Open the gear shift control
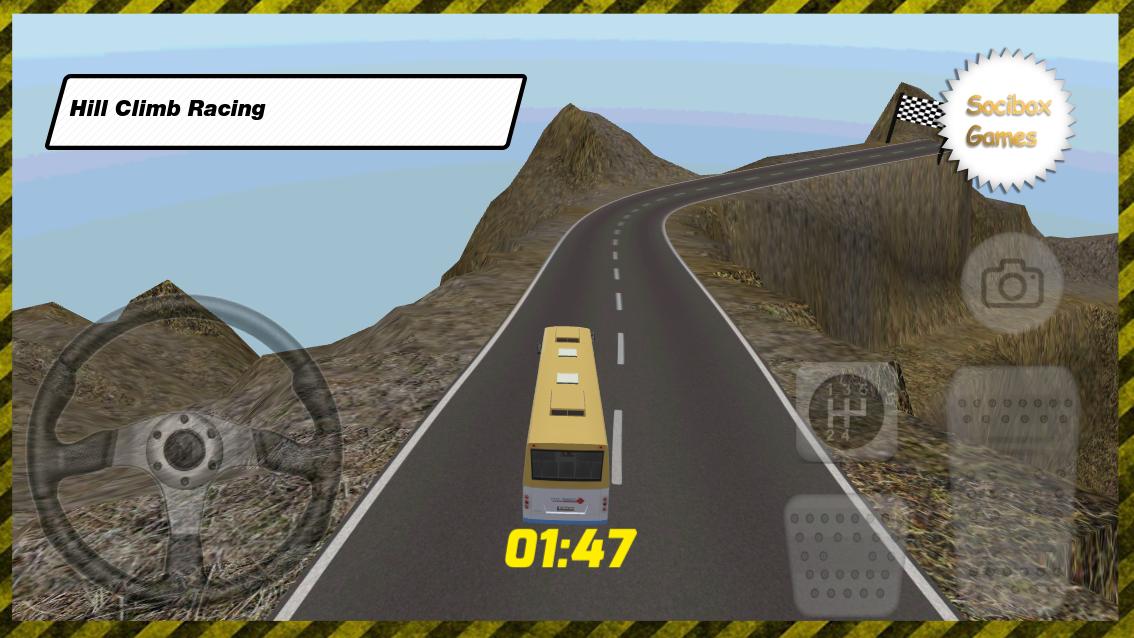Image resolution: width=1134 pixels, height=638 pixels. [x=844, y=411]
